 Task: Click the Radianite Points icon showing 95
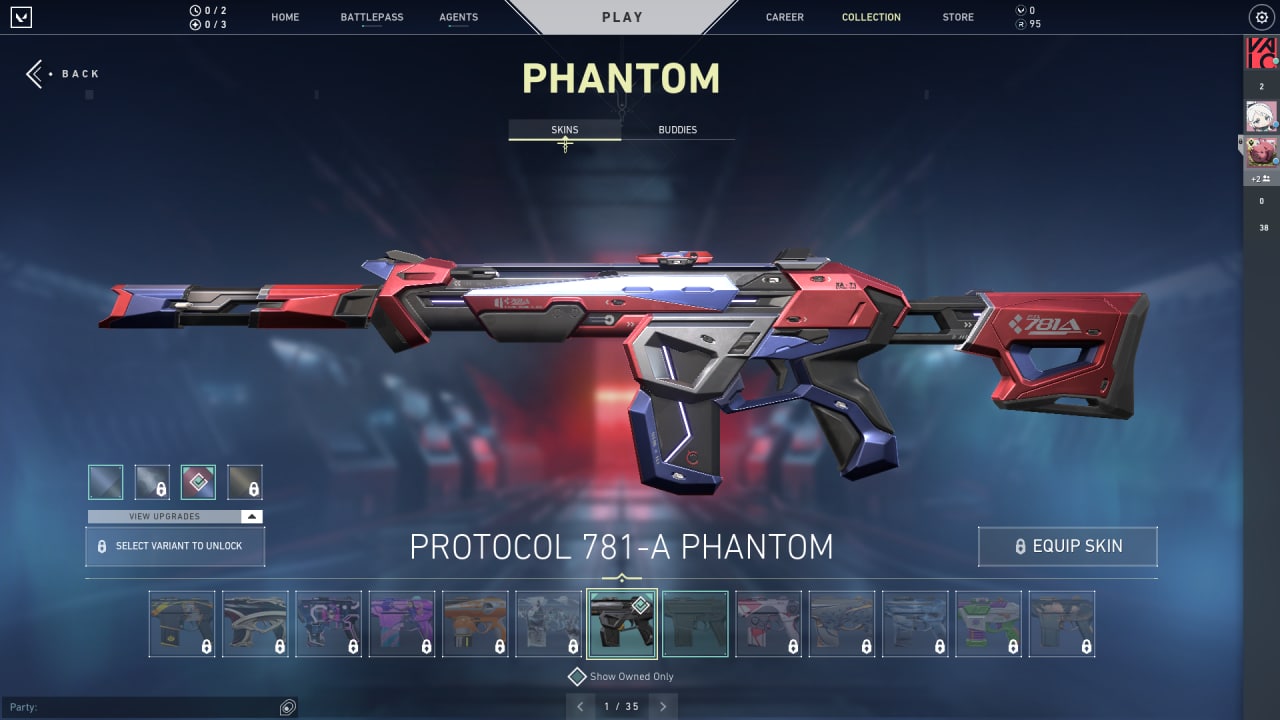(x=1022, y=23)
